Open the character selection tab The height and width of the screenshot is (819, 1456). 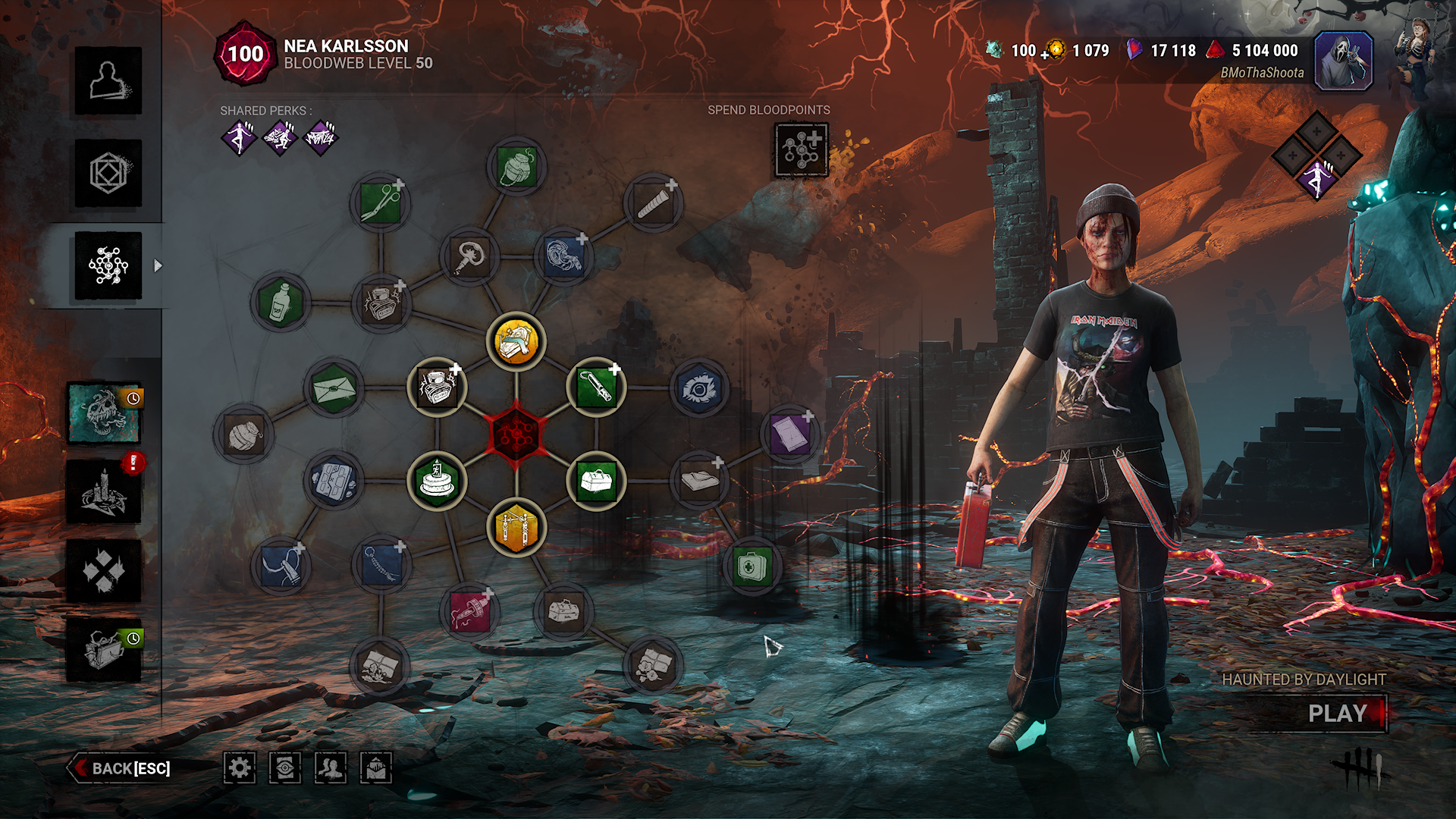click(x=108, y=81)
